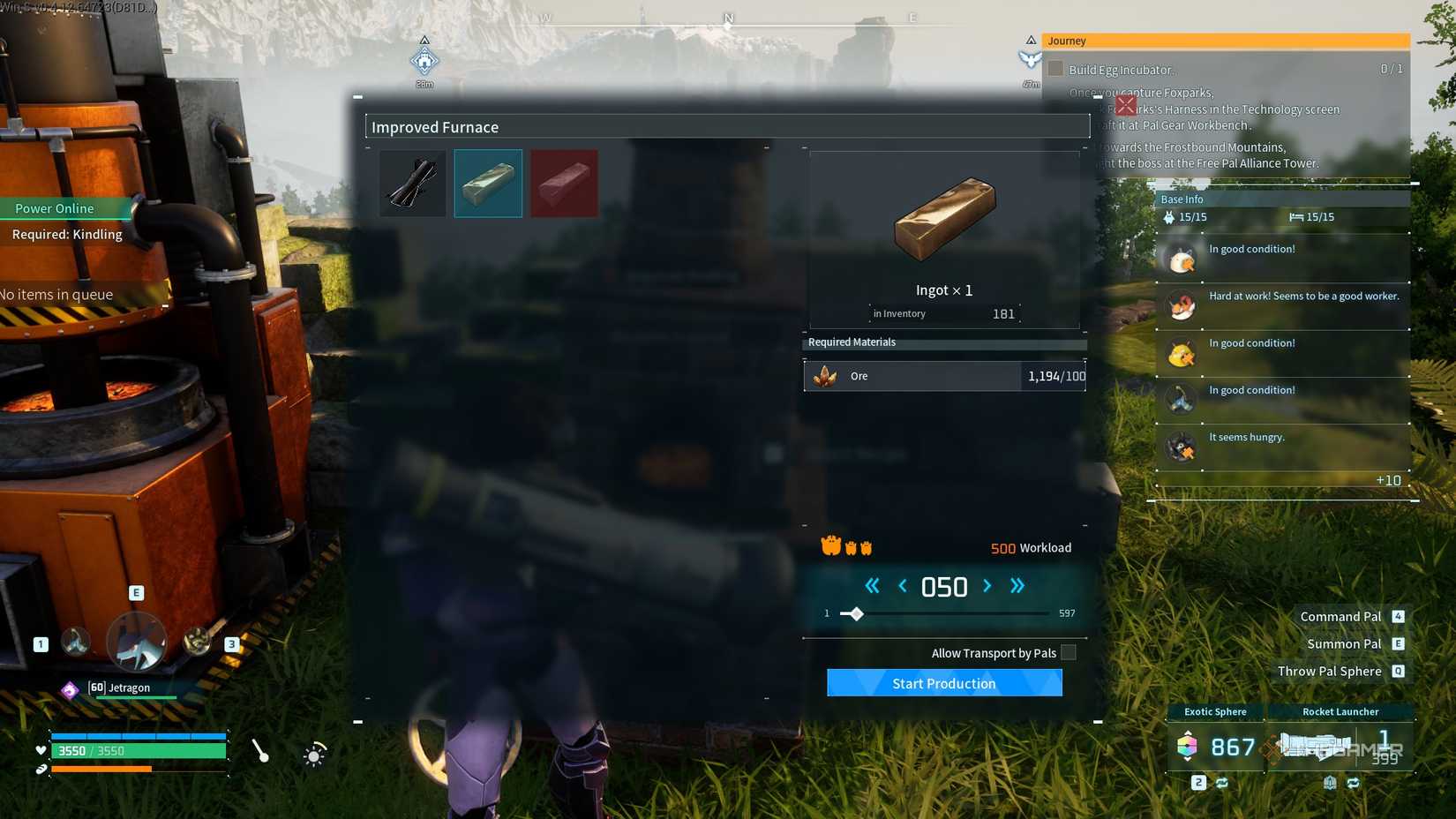Click the single-left chevron to decrease quantity
The height and width of the screenshot is (819, 1456).
pyautogui.click(x=902, y=585)
